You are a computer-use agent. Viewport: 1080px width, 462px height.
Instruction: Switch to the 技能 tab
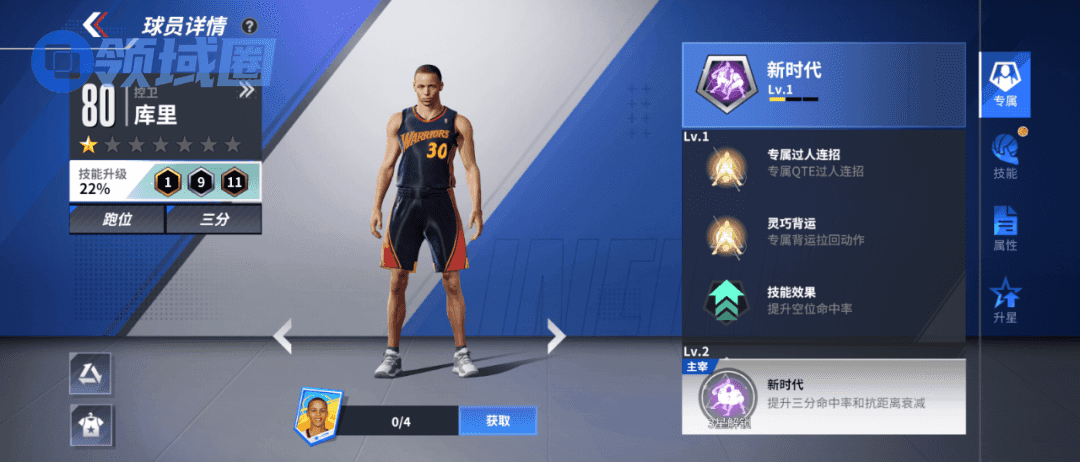point(1004,156)
